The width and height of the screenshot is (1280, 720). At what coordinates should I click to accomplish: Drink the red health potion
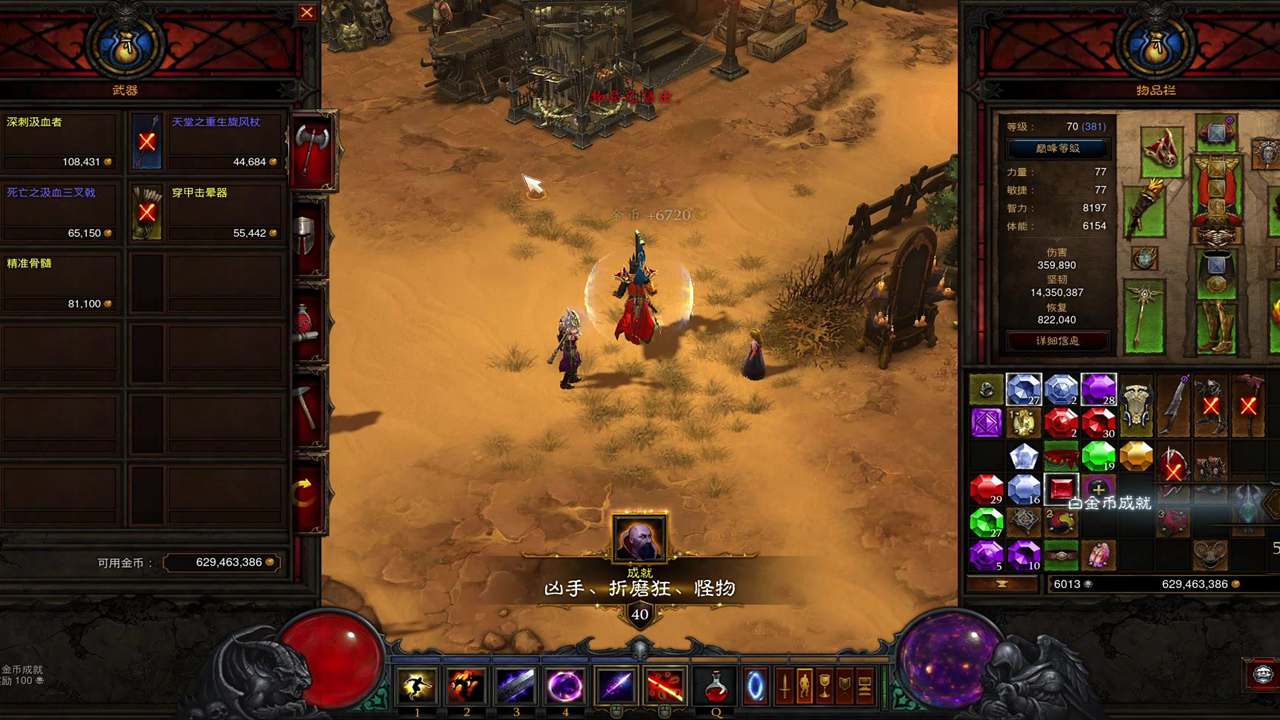coord(716,686)
